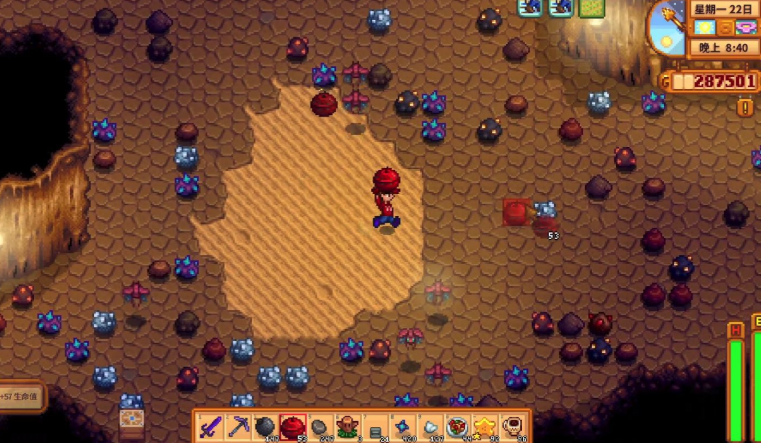Image resolution: width=761 pixels, height=443 pixels.
Task: Choose the grey staircase stack slot
Action: point(376,428)
